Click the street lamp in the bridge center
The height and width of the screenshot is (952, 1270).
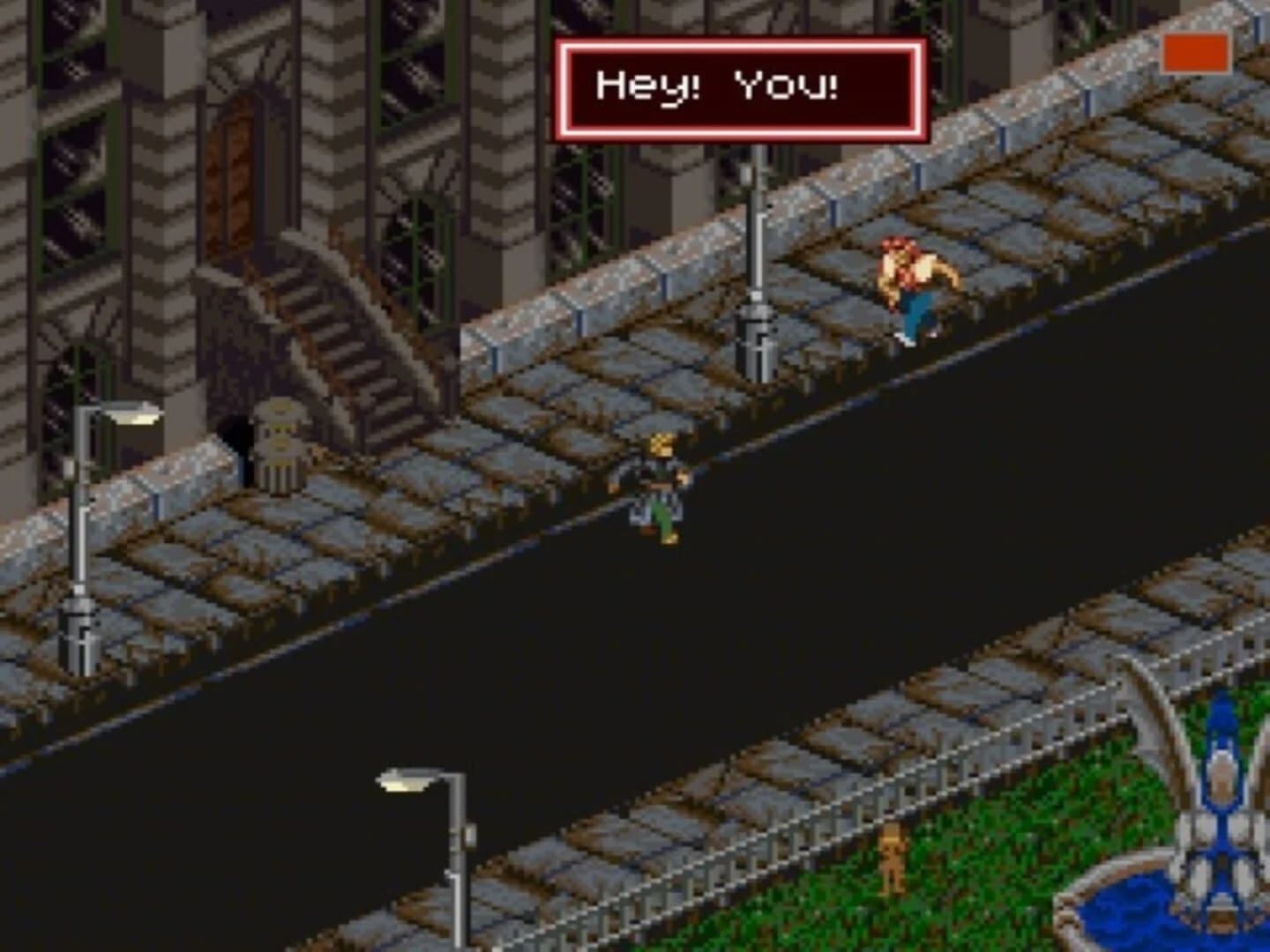click(757, 264)
